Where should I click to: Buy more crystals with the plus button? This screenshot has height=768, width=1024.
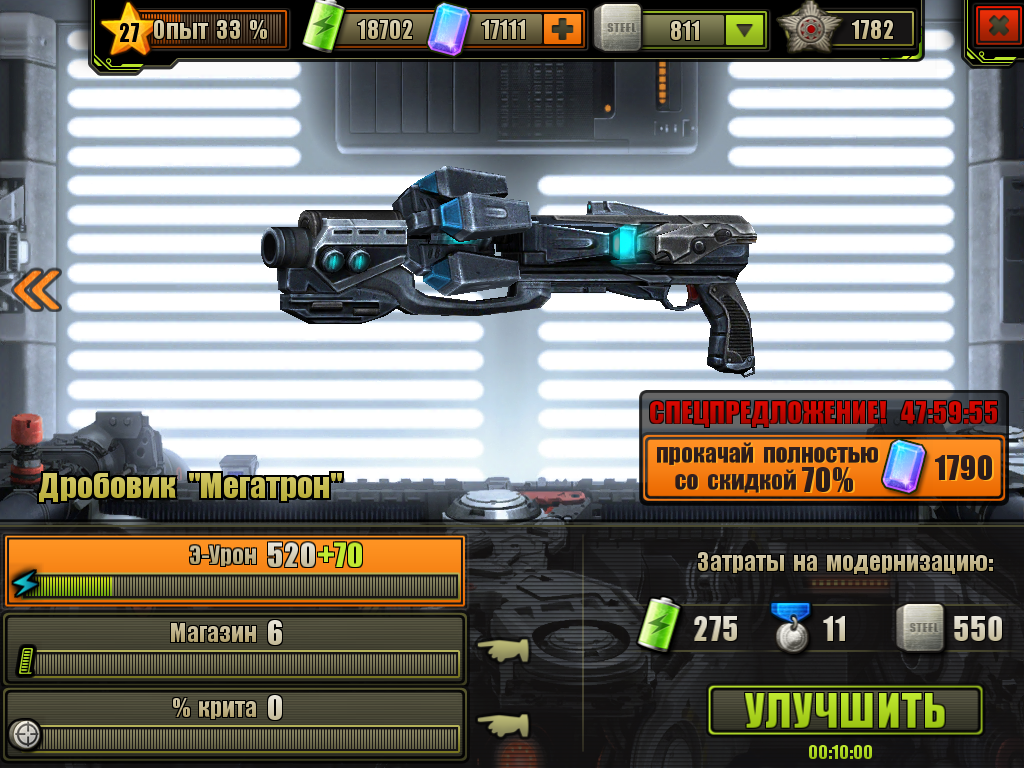(x=563, y=30)
